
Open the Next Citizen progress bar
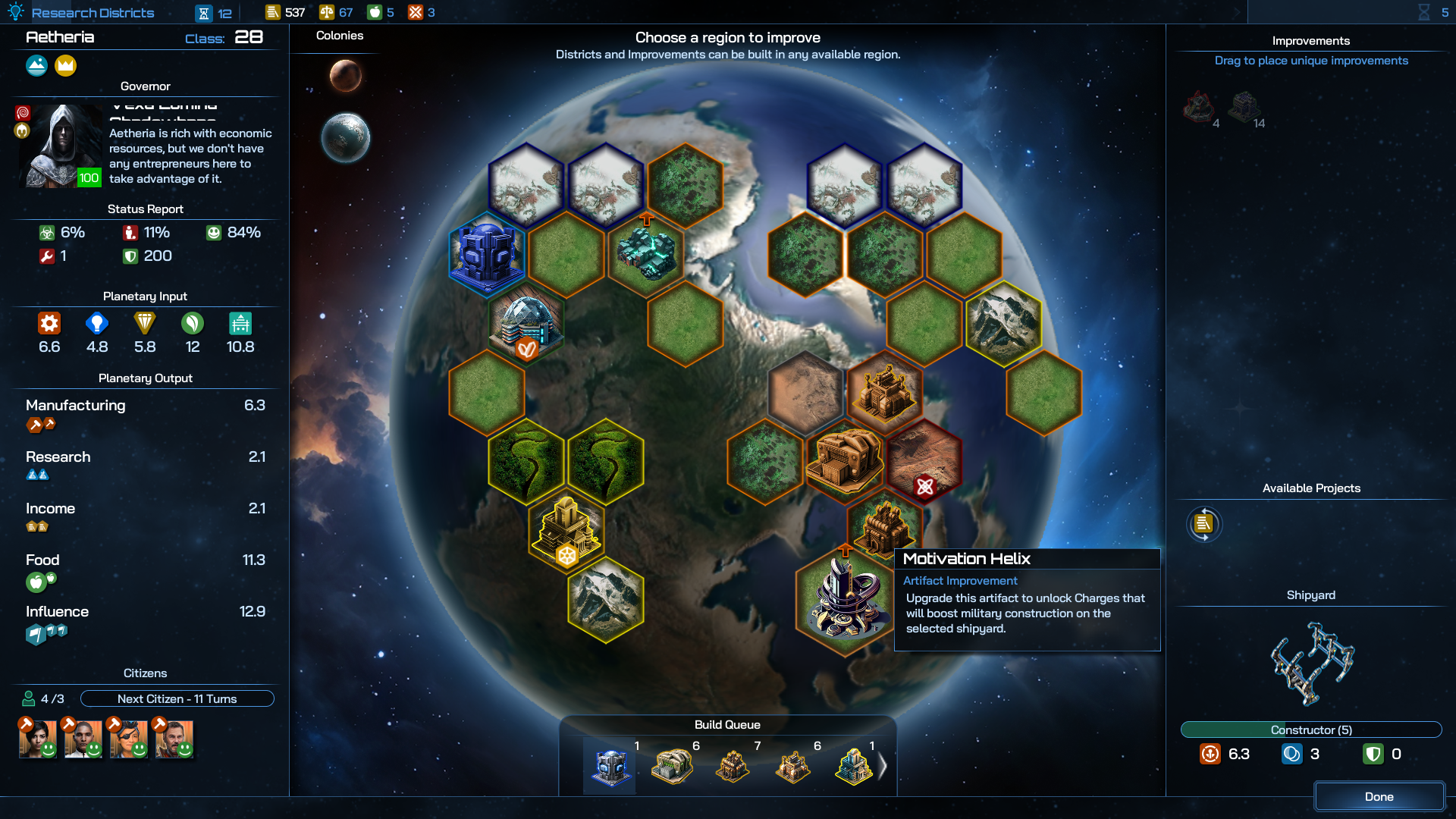(x=177, y=698)
